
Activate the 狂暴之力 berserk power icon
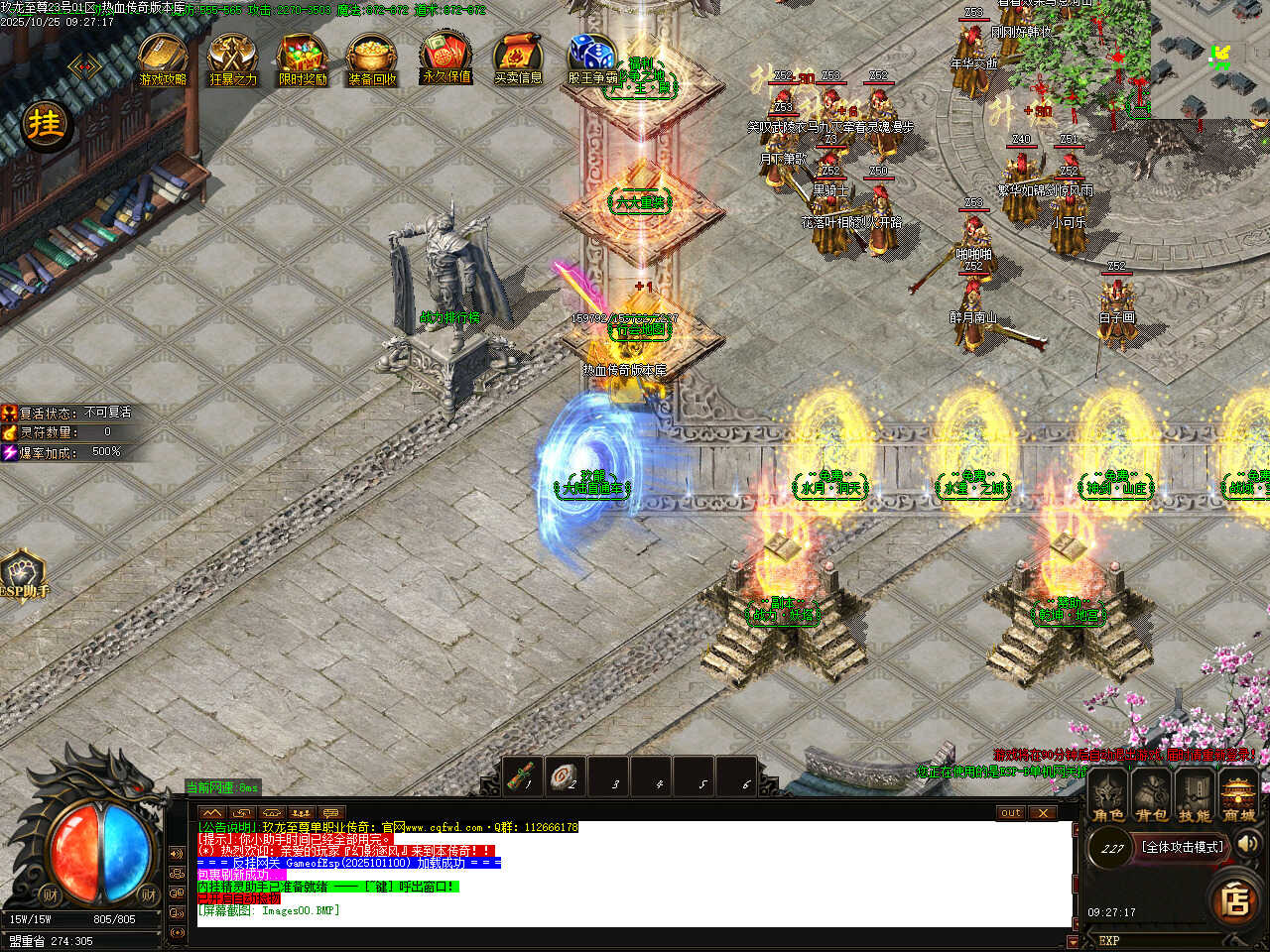pyautogui.click(x=233, y=59)
